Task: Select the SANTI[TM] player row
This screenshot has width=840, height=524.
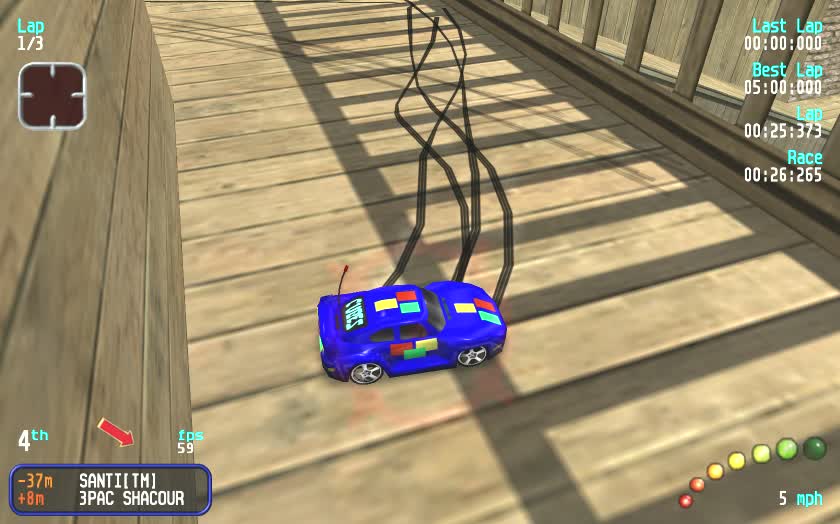Action: pyautogui.click(x=110, y=481)
